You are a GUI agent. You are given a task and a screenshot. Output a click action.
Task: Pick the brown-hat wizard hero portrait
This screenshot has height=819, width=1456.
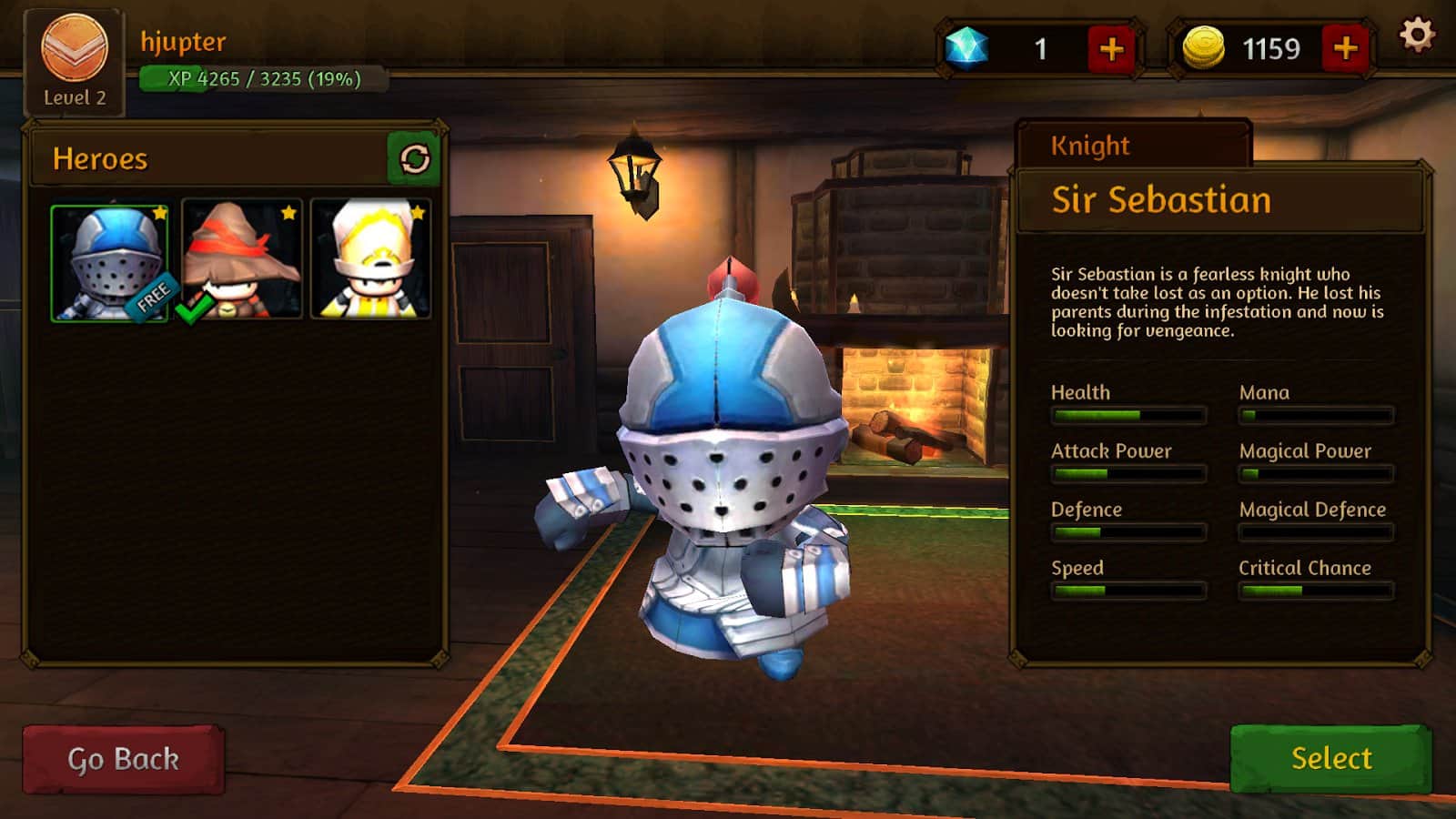pos(241,260)
